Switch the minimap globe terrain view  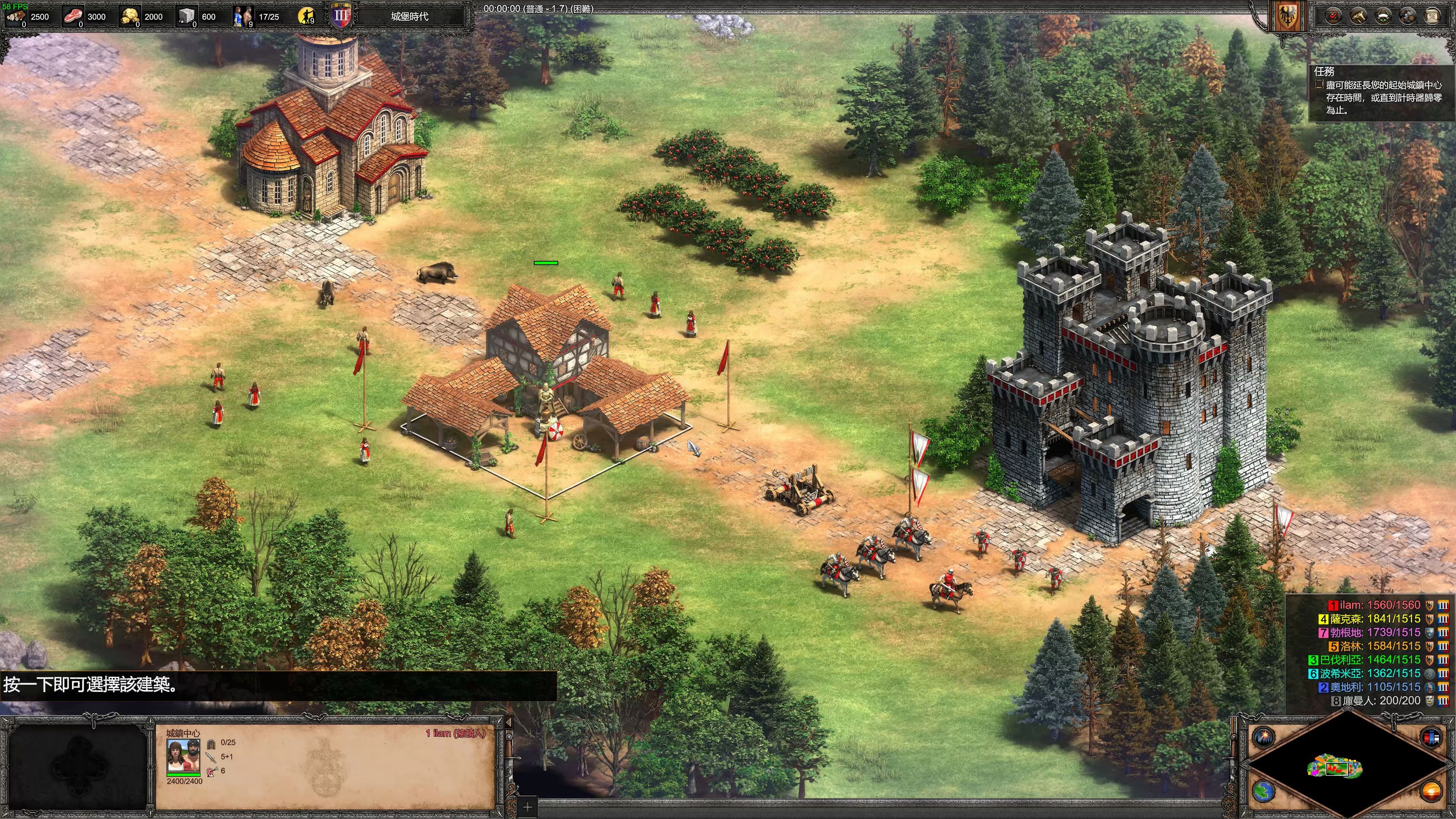(1263, 791)
